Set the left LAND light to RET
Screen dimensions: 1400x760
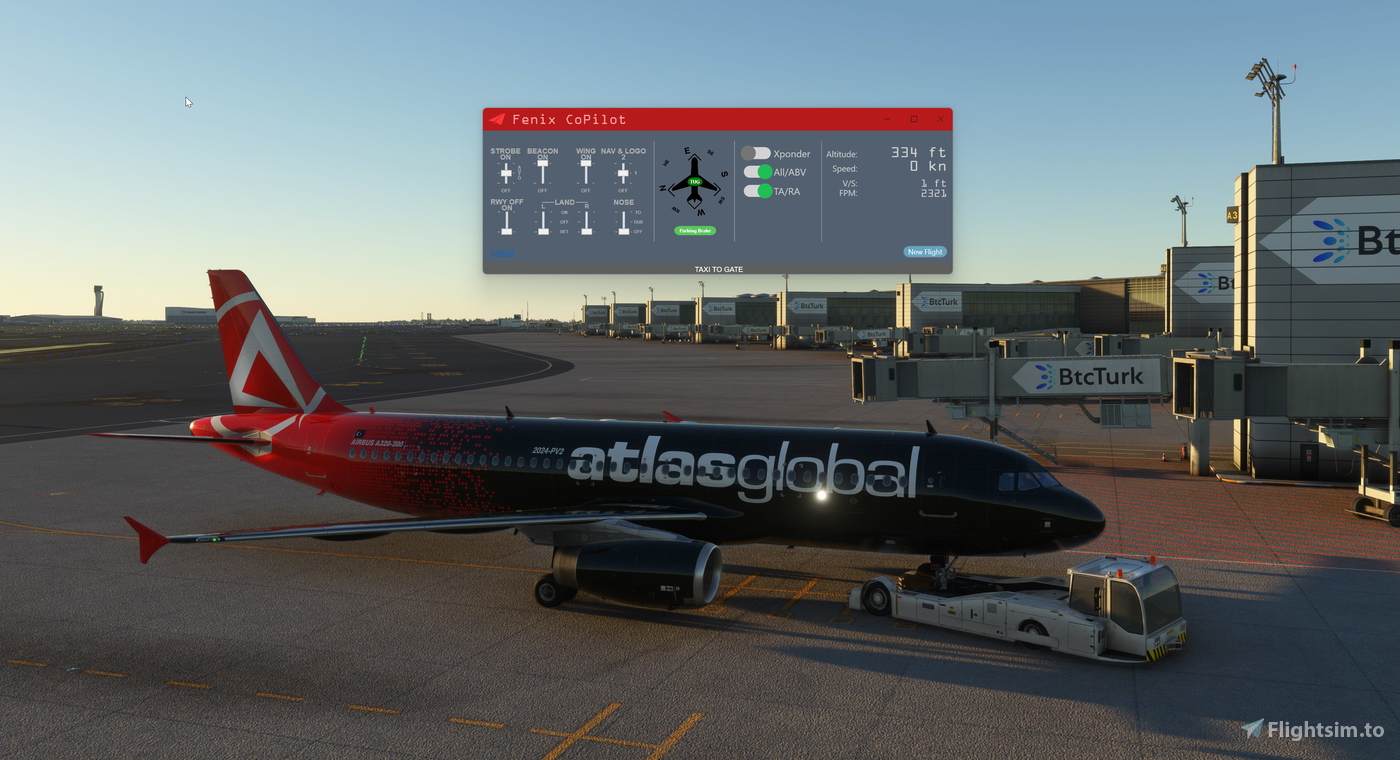pyautogui.click(x=544, y=231)
